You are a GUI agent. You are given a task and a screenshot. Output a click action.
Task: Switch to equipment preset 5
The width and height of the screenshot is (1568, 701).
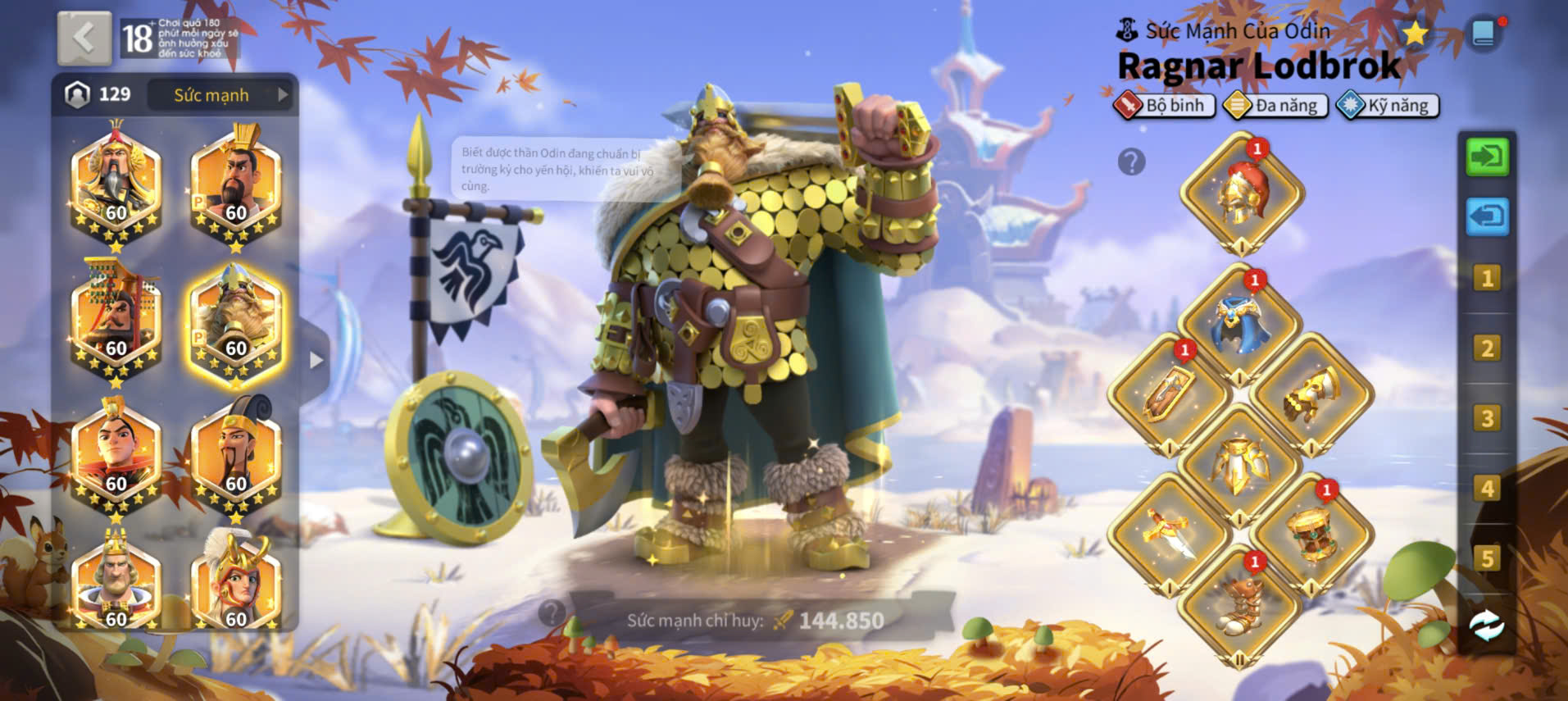click(x=1487, y=559)
